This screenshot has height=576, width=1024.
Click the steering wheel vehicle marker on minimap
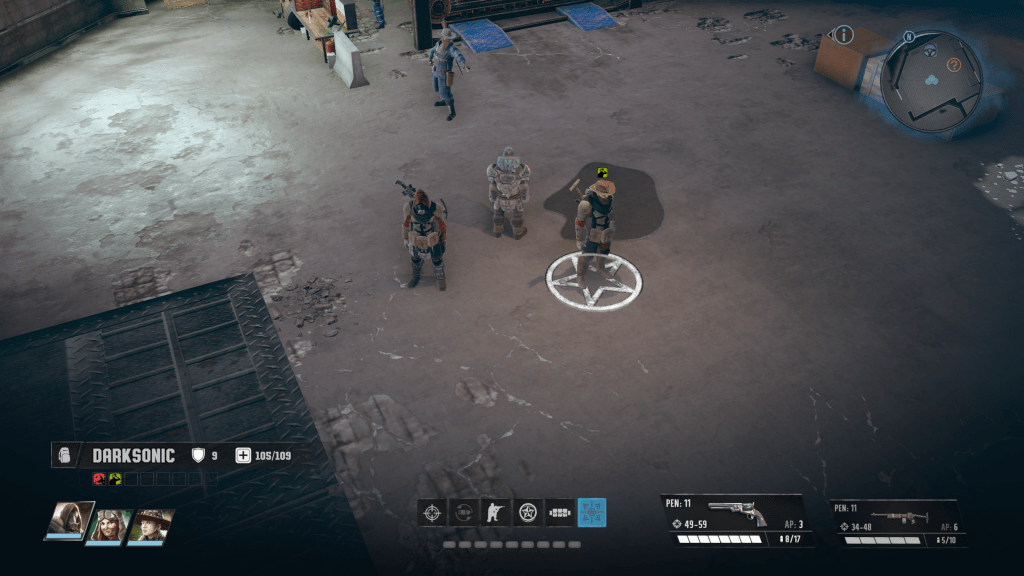[x=929, y=50]
